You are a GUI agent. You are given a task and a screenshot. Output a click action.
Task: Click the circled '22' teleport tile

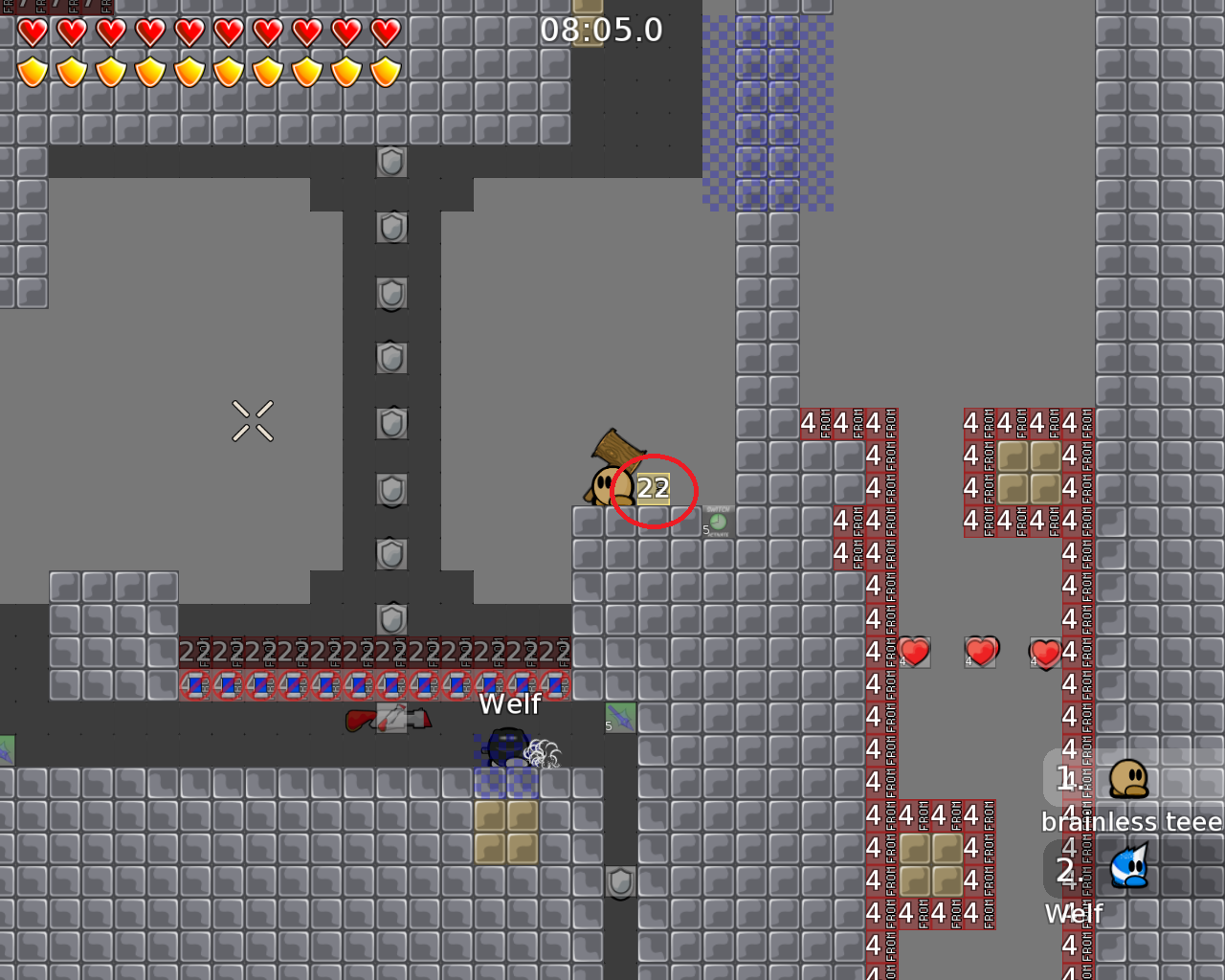pyautogui.click(x=654, y=487)
